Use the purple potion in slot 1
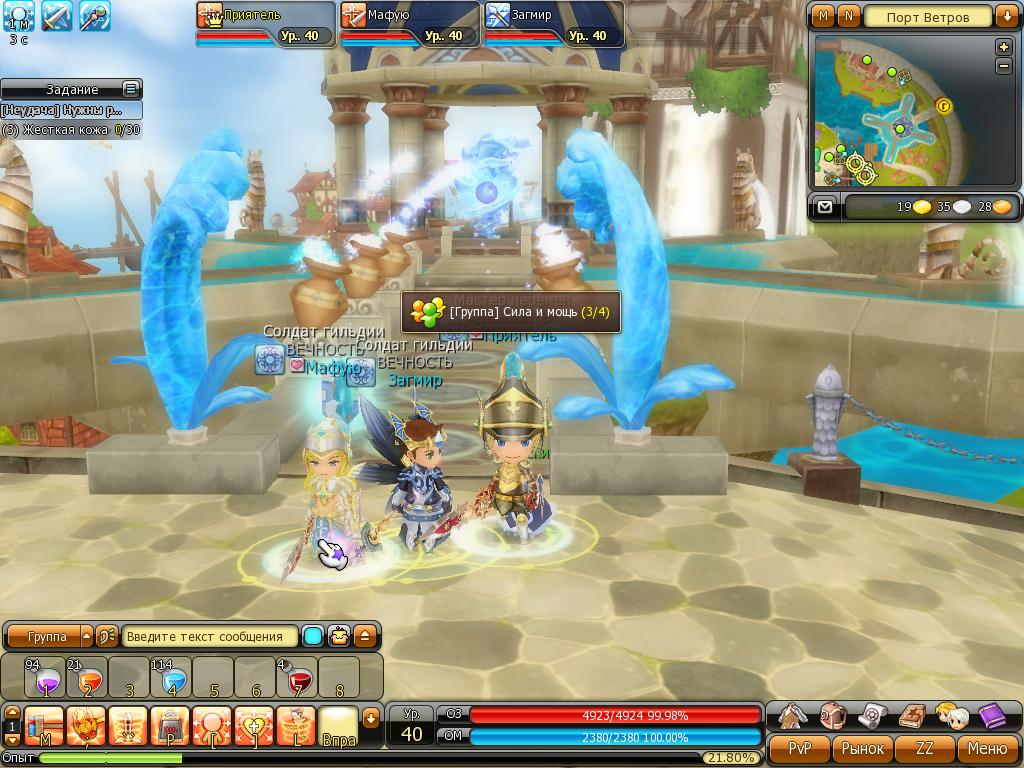Viewport: 1024px width, 768px height. 44,677
